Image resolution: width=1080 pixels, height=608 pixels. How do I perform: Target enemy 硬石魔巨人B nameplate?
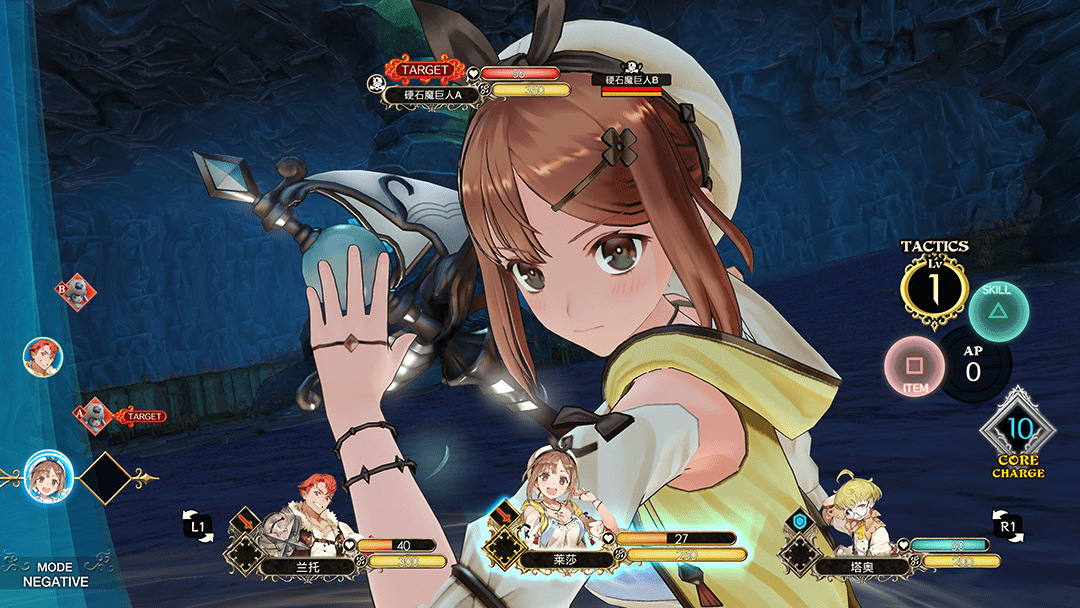point(632,79)
